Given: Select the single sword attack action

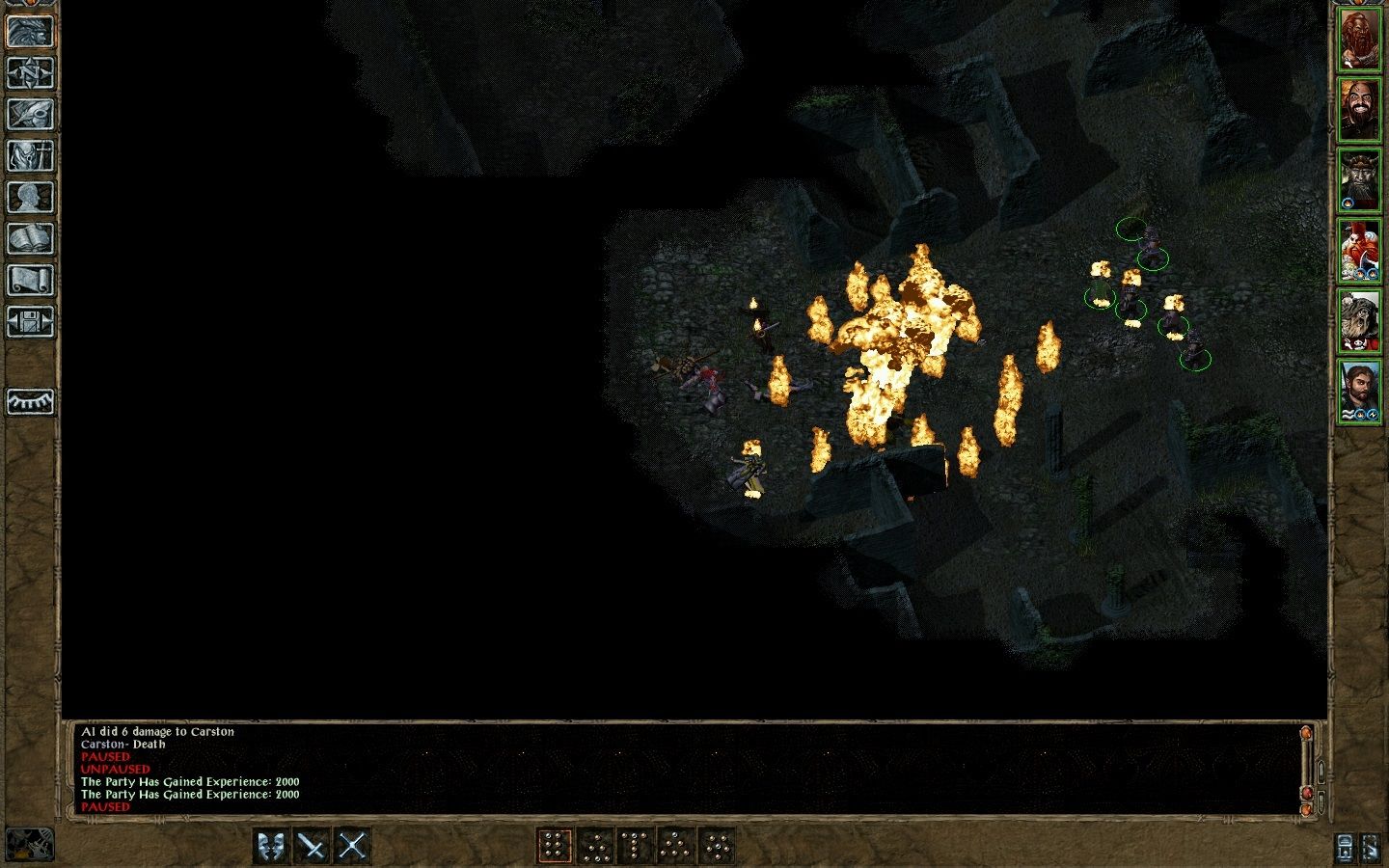Looking at the screenshot, I should coord(311,844).
